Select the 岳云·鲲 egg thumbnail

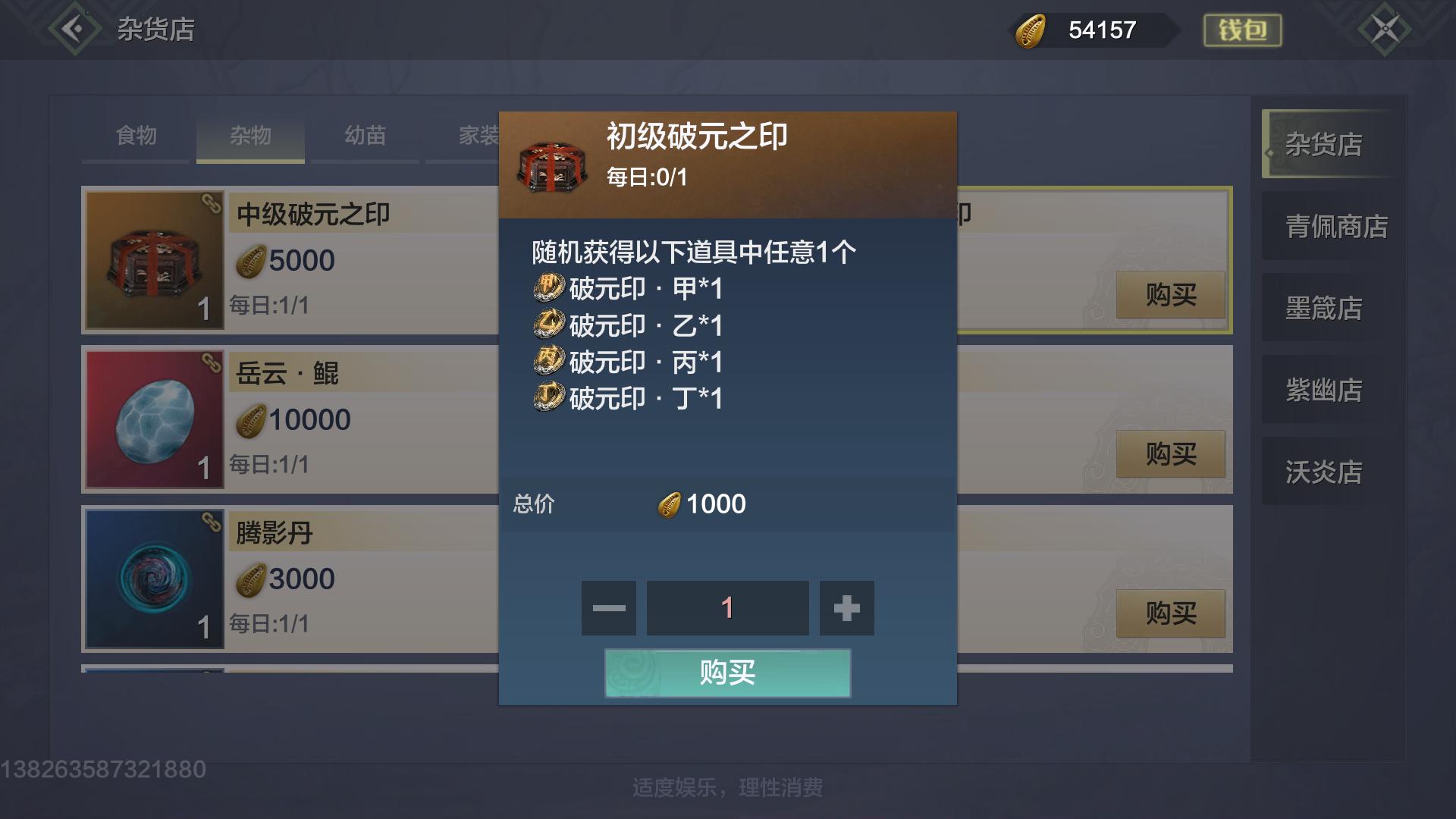point(154,419)
